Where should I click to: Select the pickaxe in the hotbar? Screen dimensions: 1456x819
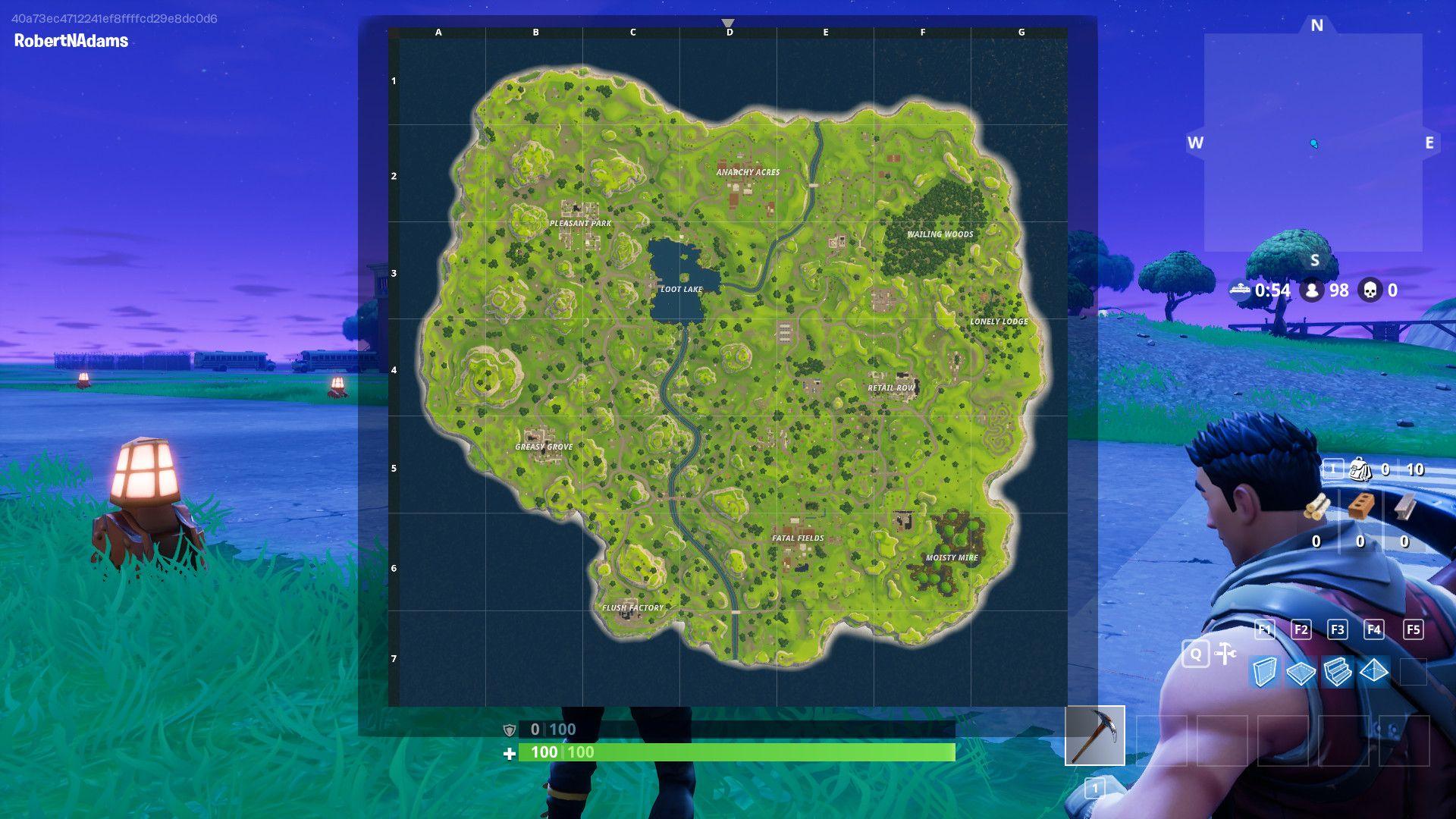[1096, 735]
